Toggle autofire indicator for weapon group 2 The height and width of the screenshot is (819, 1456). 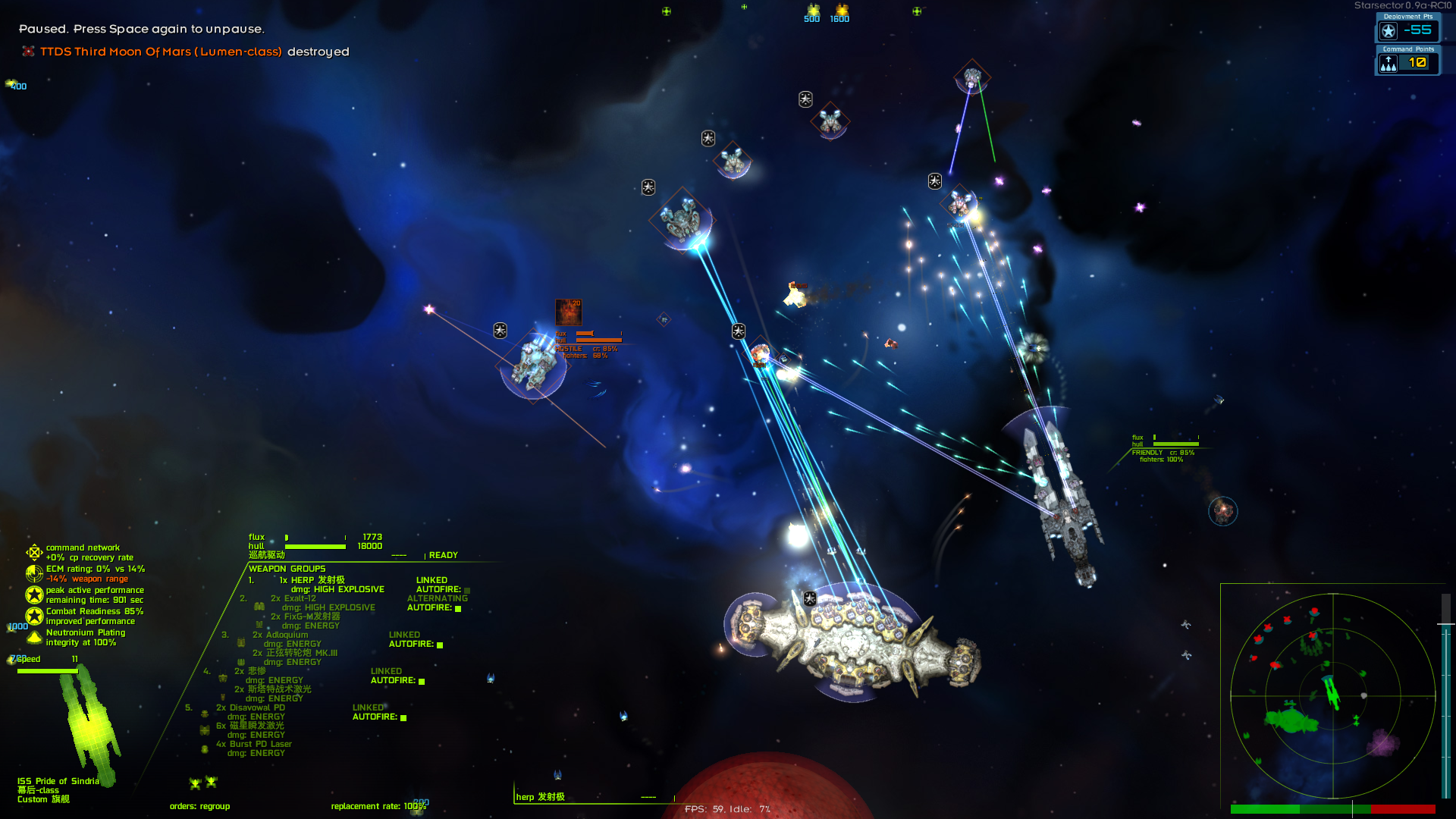458,608
